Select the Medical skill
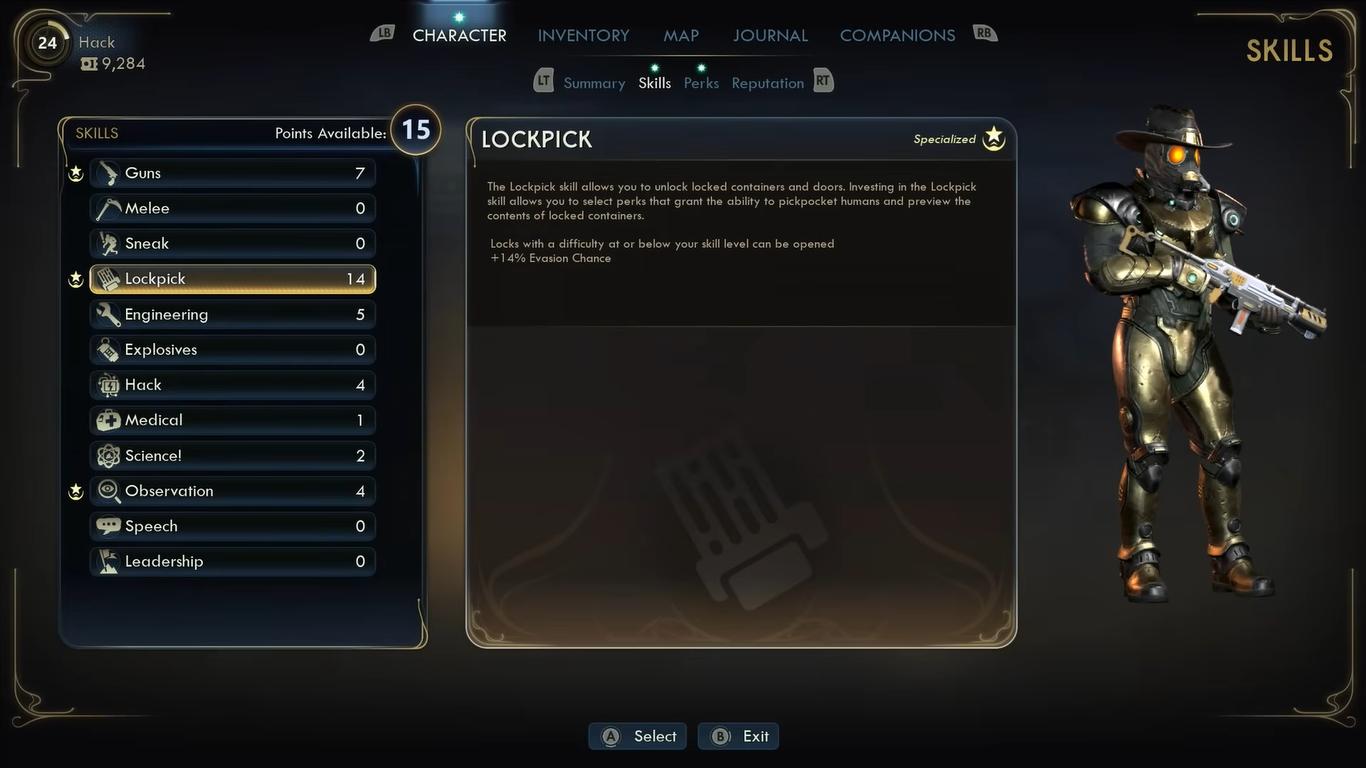 click(232, 421)
